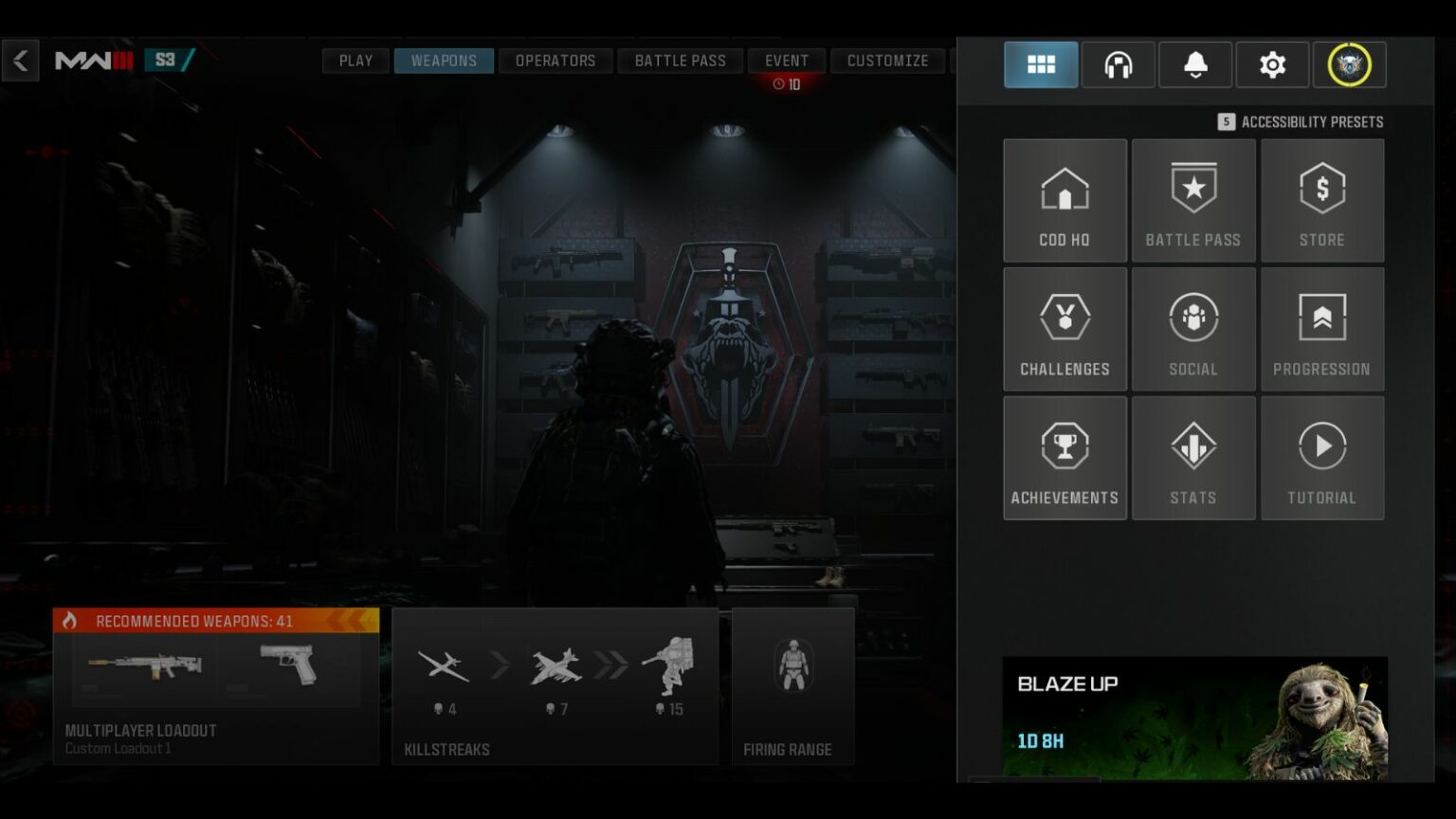The height and width of the screenshot is (819, 1456).
Task: Check Progression
Action: pyautogui.click(x=1322, y=329)
